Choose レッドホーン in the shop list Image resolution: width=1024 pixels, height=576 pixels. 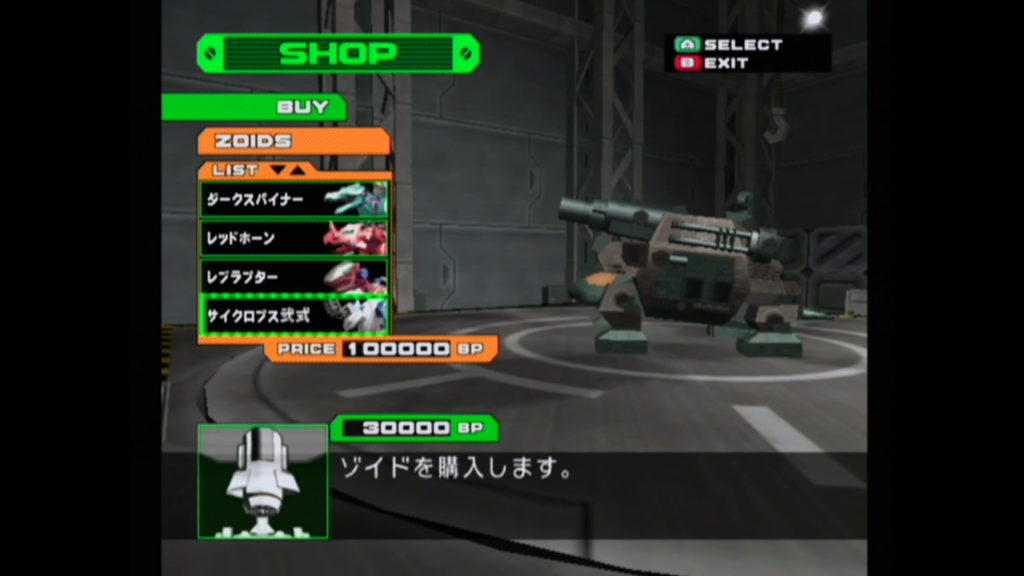(294, 238)
